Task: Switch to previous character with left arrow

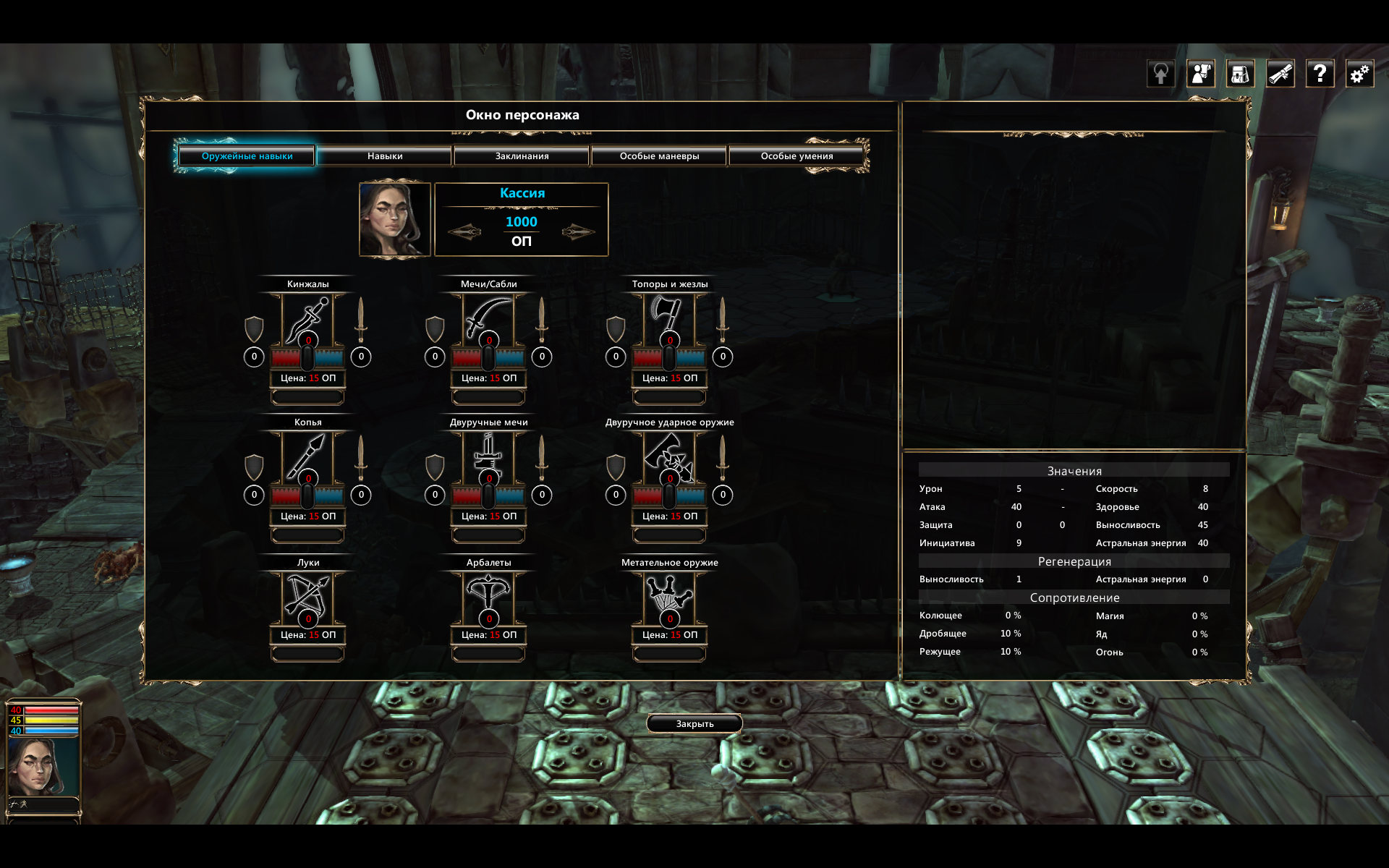Action: click(x=464, y=232)
